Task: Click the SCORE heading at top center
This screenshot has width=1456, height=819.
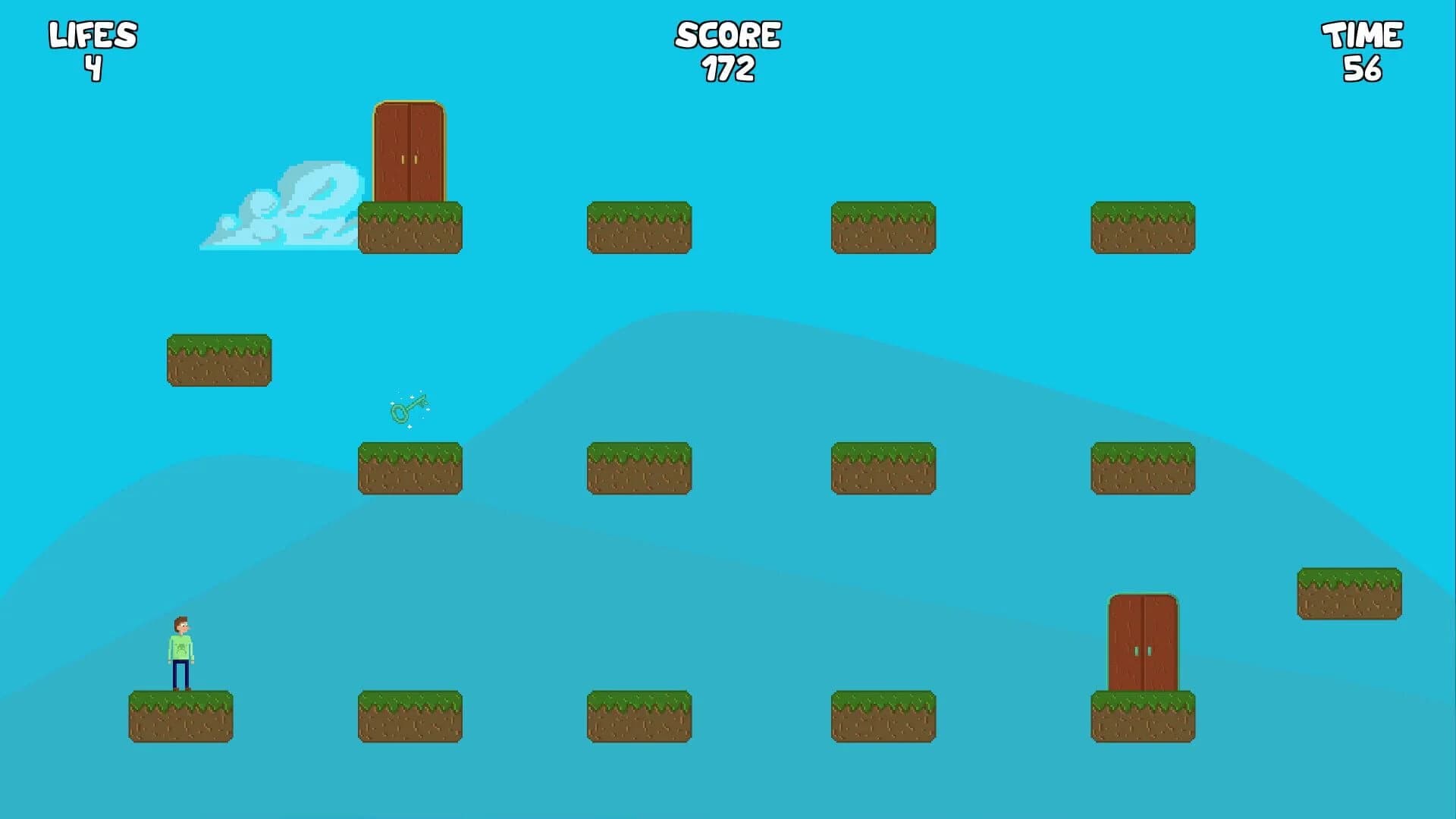Action: point(728,34)
